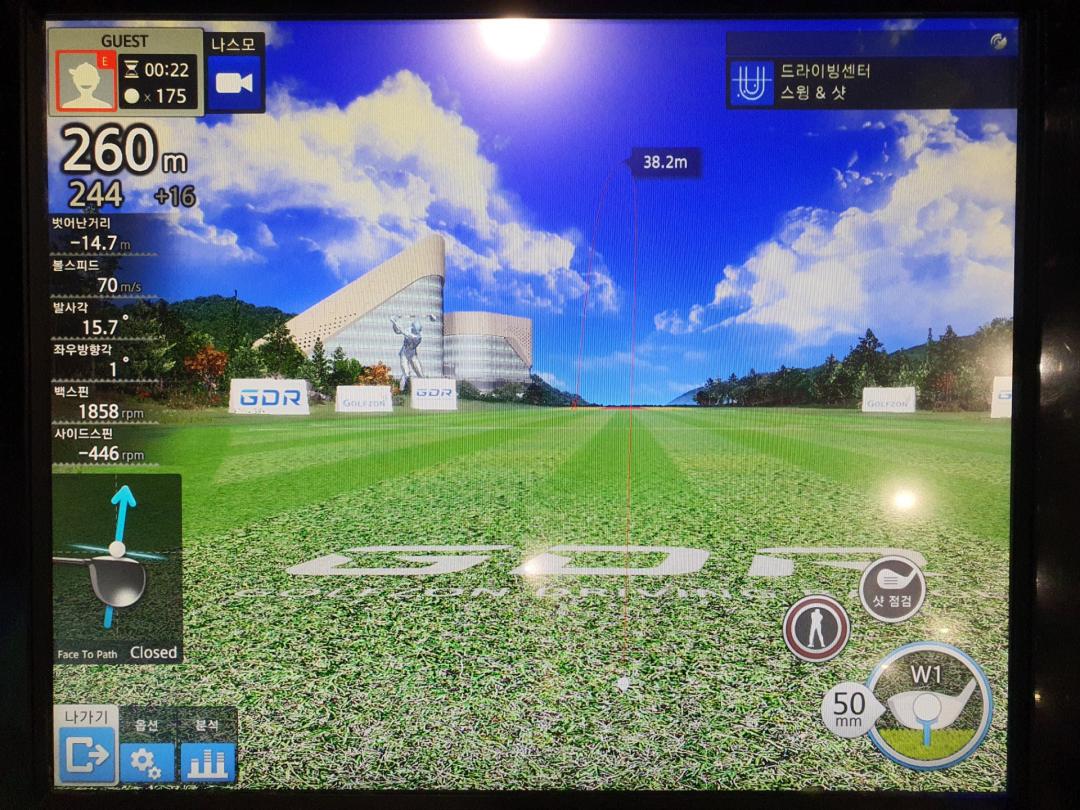Select the GUEST player profile avatar
Image resolution: width=1080 pixels, height=810 pixels.
[85, 81]
